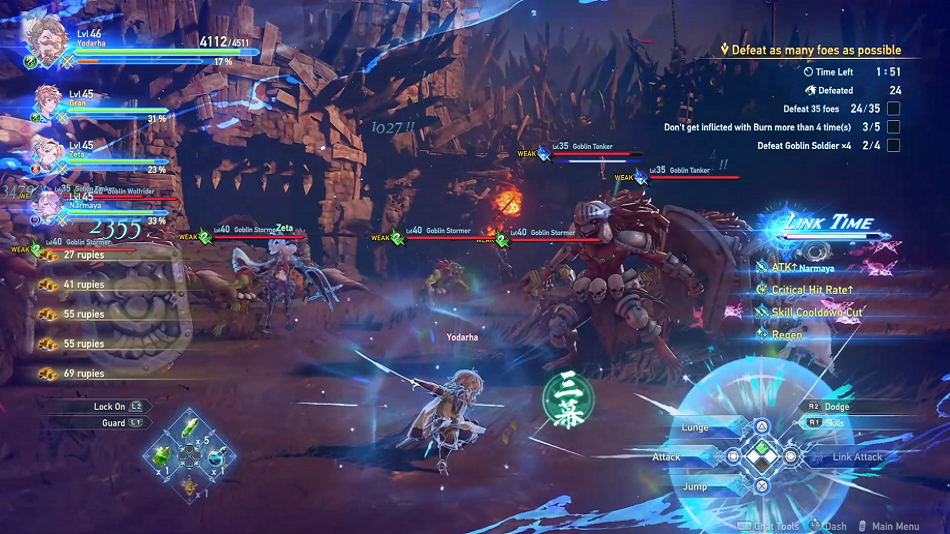Select the Skill Cooldown Cut buff entry
The image size is (950, 534).
pyautogui.click(x=816, y=312)
